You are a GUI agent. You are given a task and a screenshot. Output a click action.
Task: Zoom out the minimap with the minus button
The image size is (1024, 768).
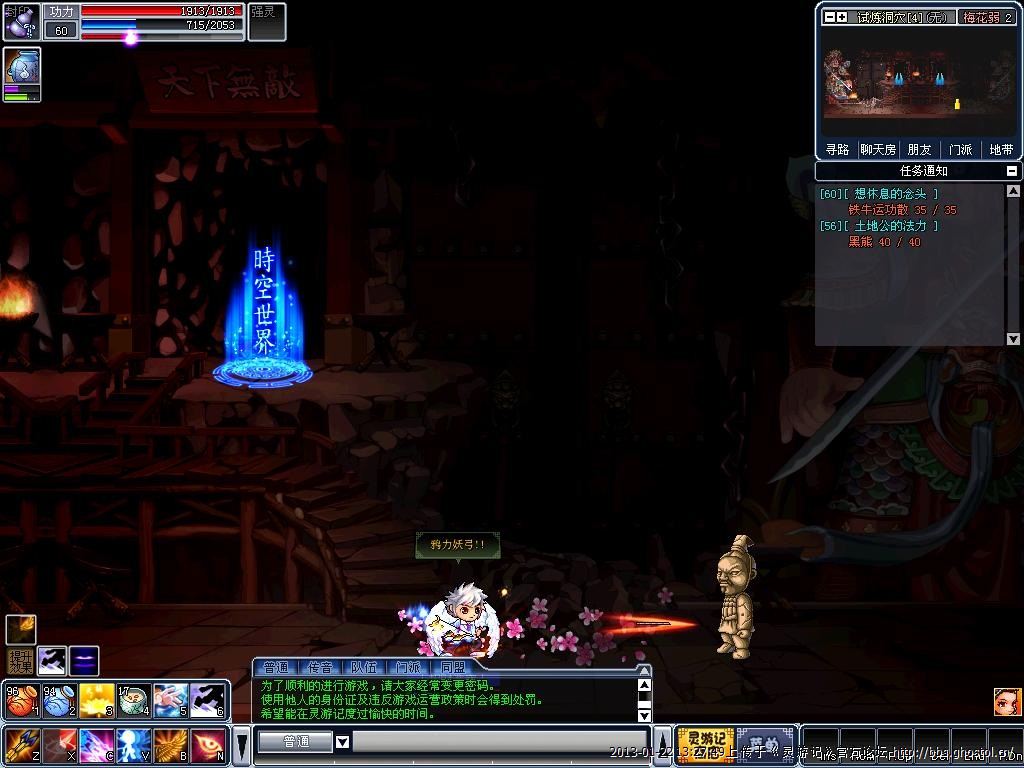(x=829, y=17)
